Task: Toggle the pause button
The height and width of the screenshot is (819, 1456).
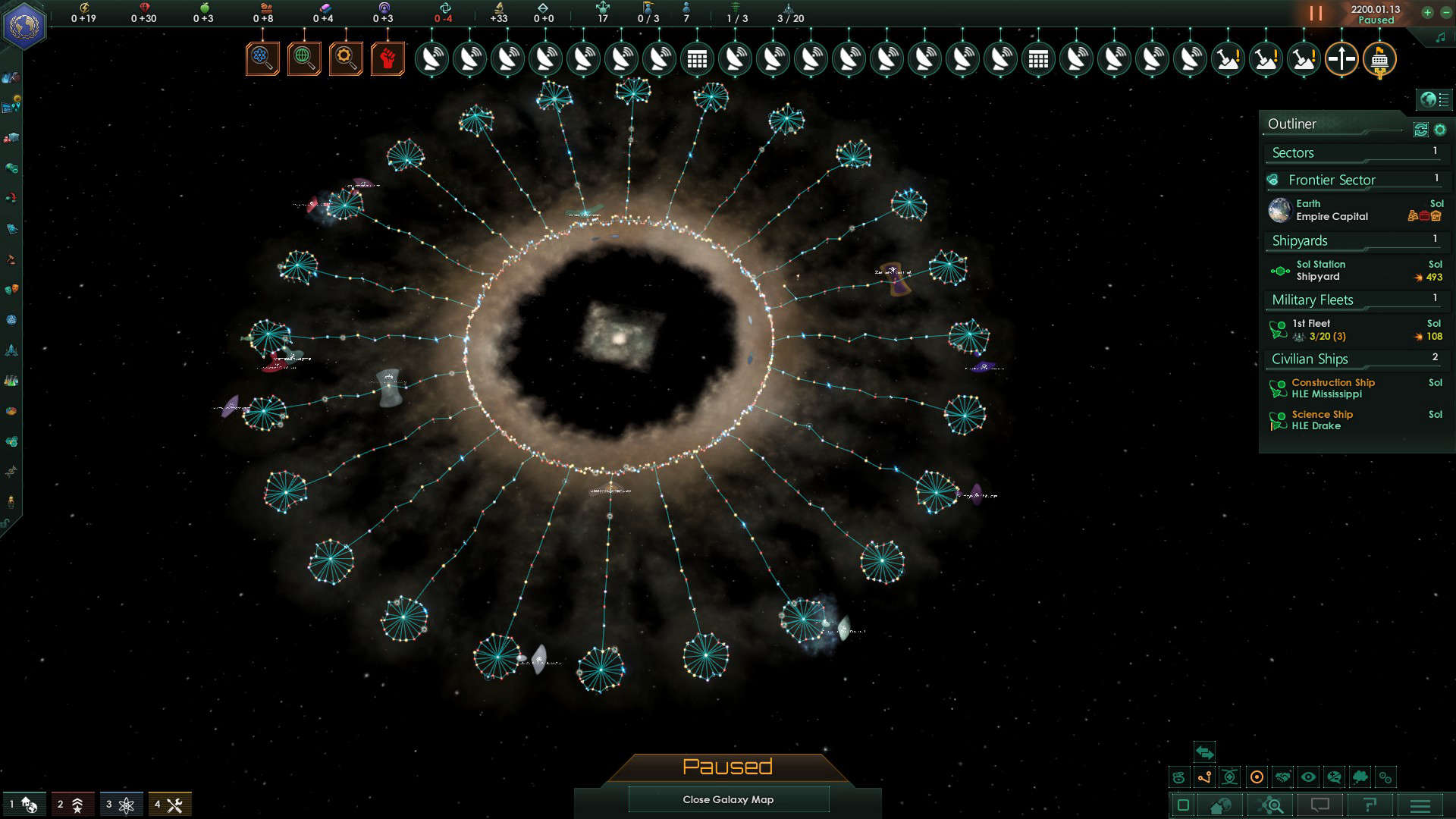Action: coord(1315,13)
